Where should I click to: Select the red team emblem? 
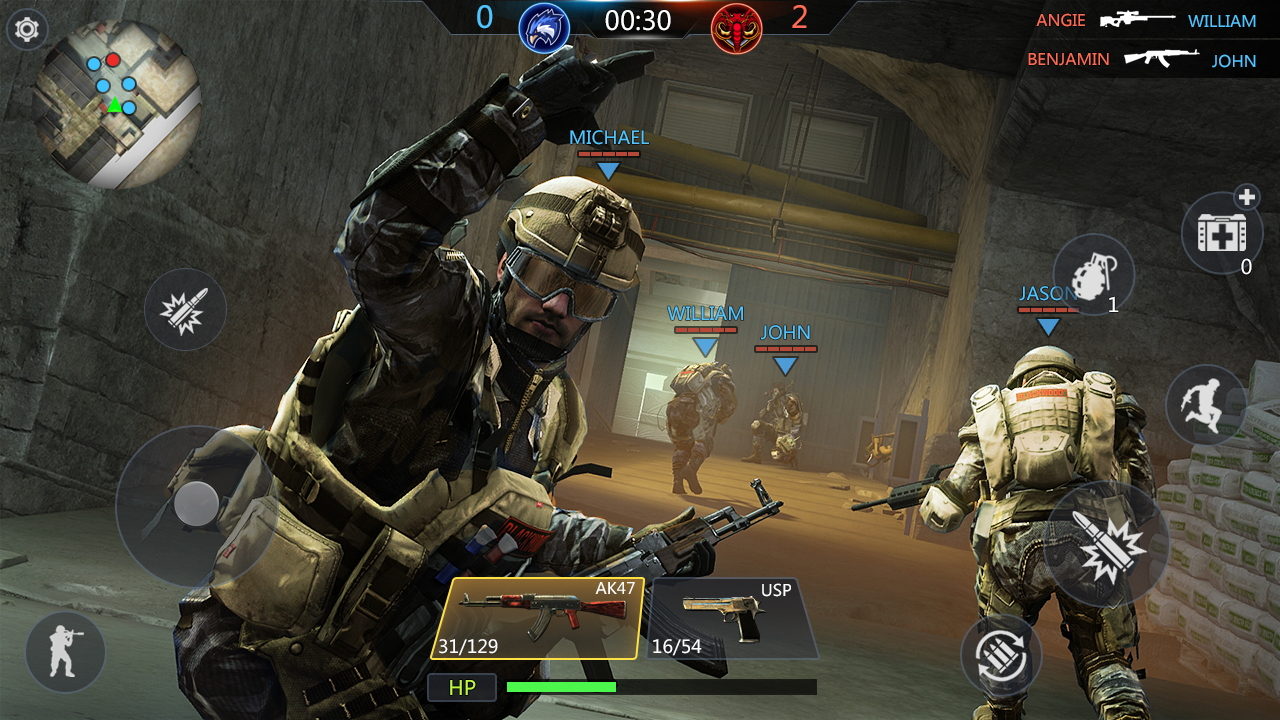point(737,27)
